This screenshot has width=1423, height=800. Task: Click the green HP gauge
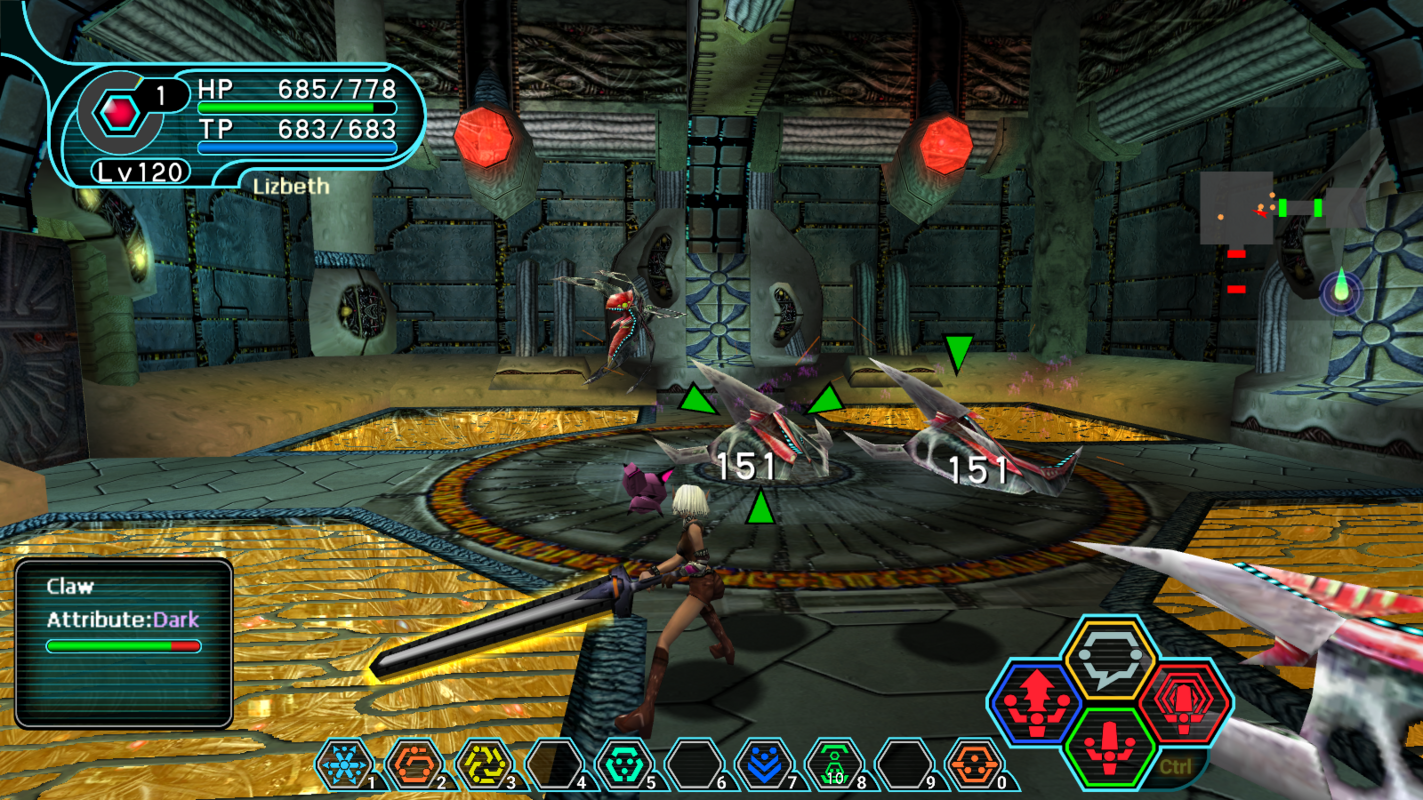click(297, 108)
